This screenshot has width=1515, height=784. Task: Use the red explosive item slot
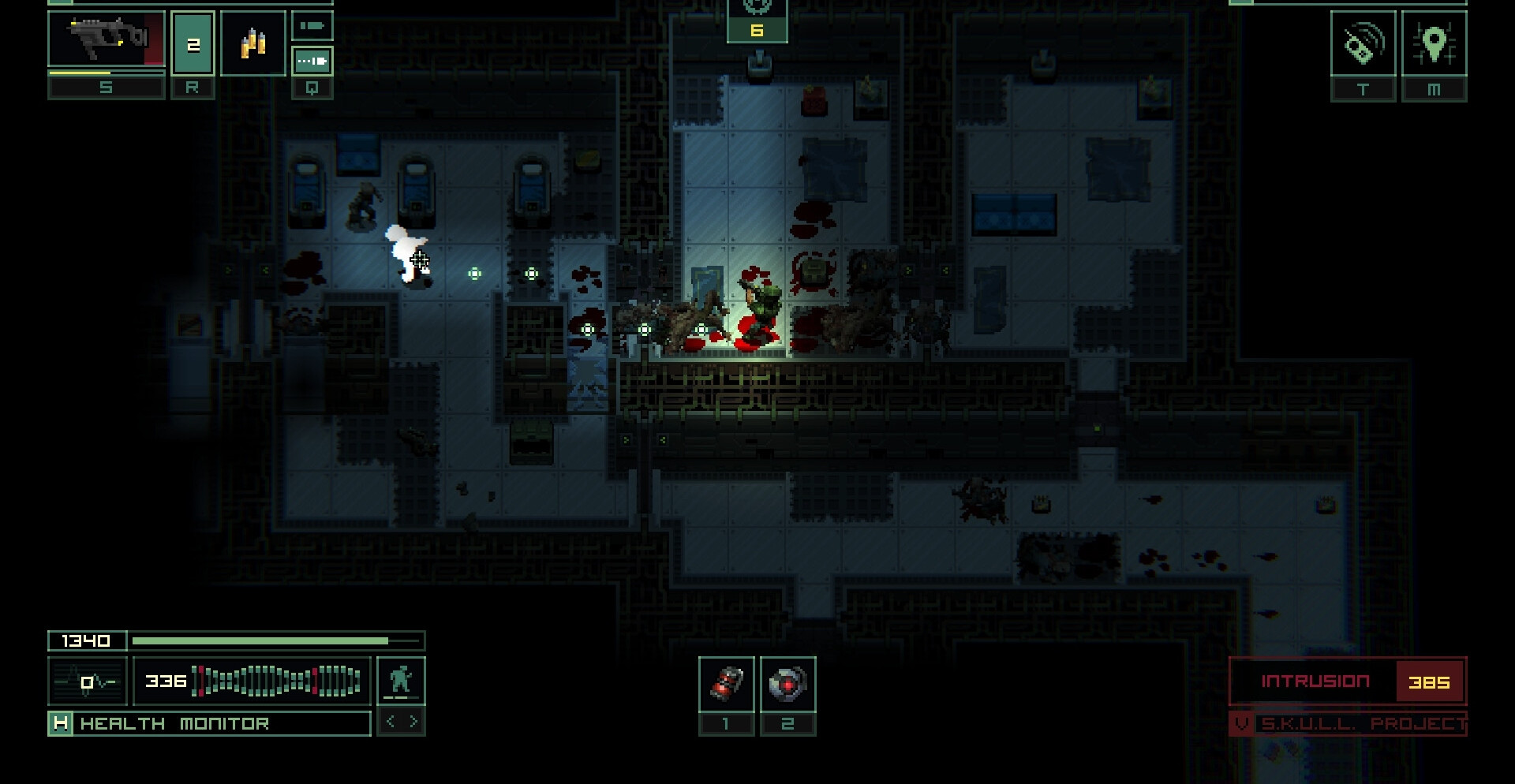[x=726, y=683]
